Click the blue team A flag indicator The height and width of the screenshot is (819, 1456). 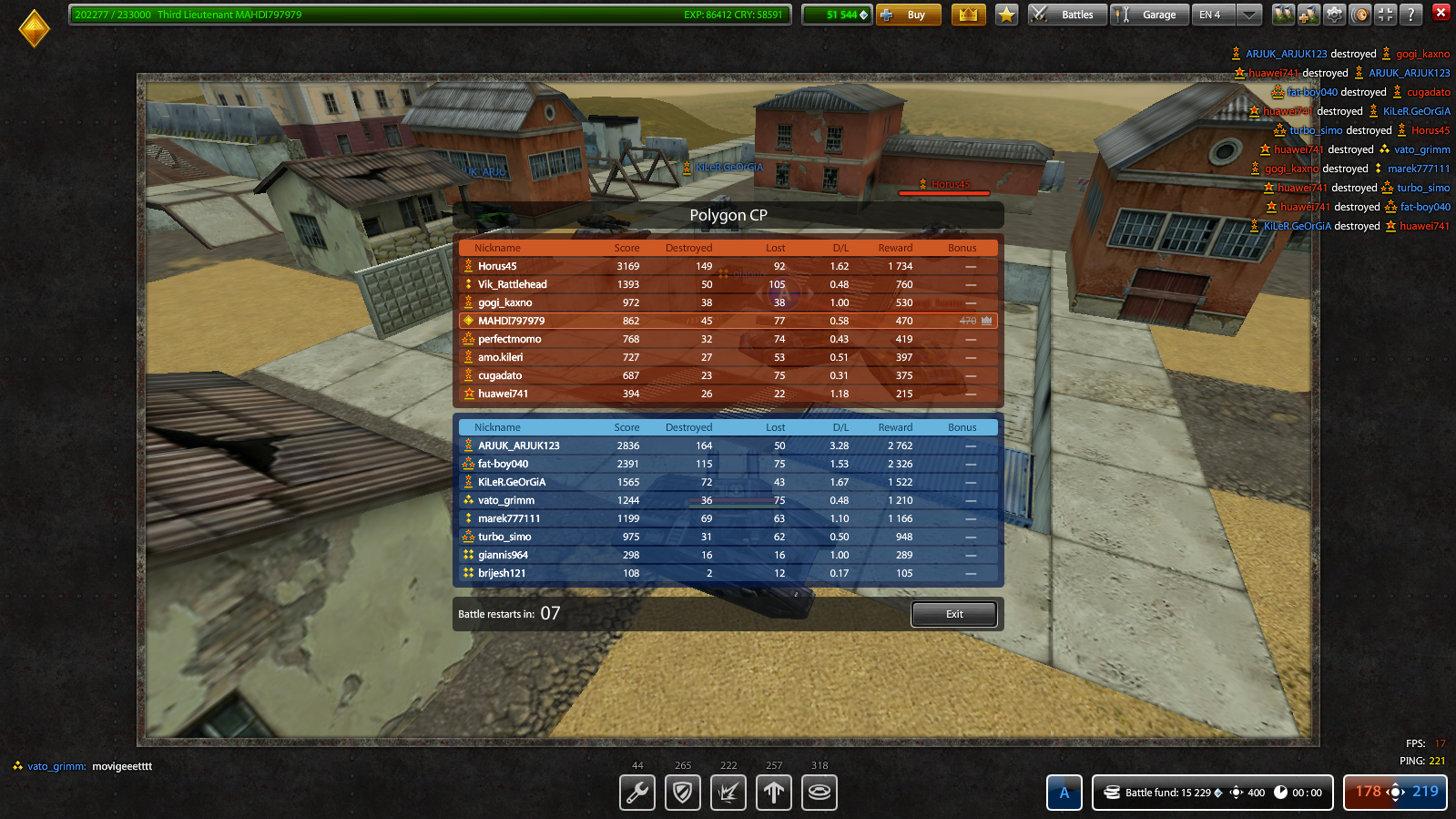1064,793
